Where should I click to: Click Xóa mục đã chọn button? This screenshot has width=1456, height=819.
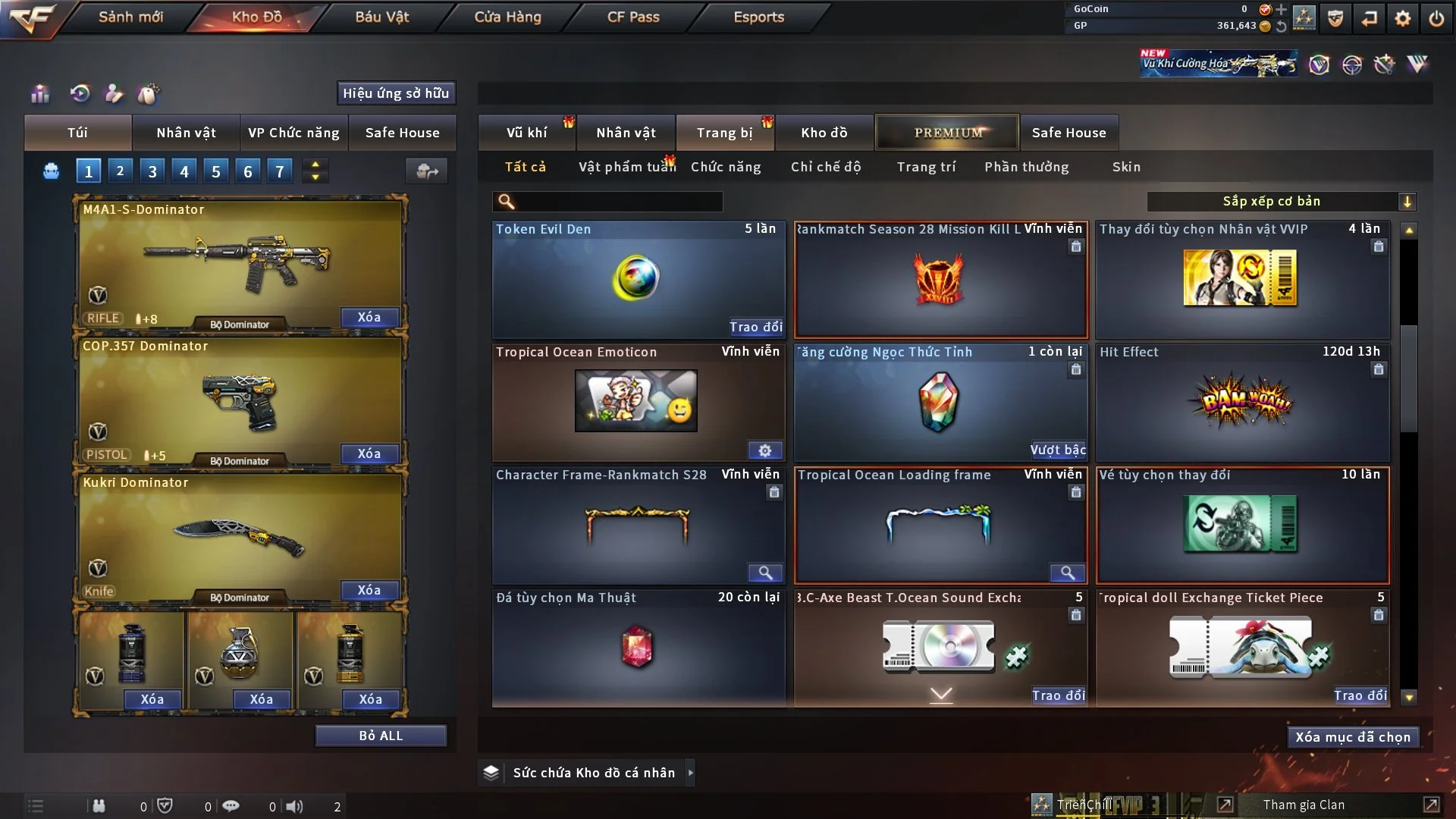pos(1353,737)
